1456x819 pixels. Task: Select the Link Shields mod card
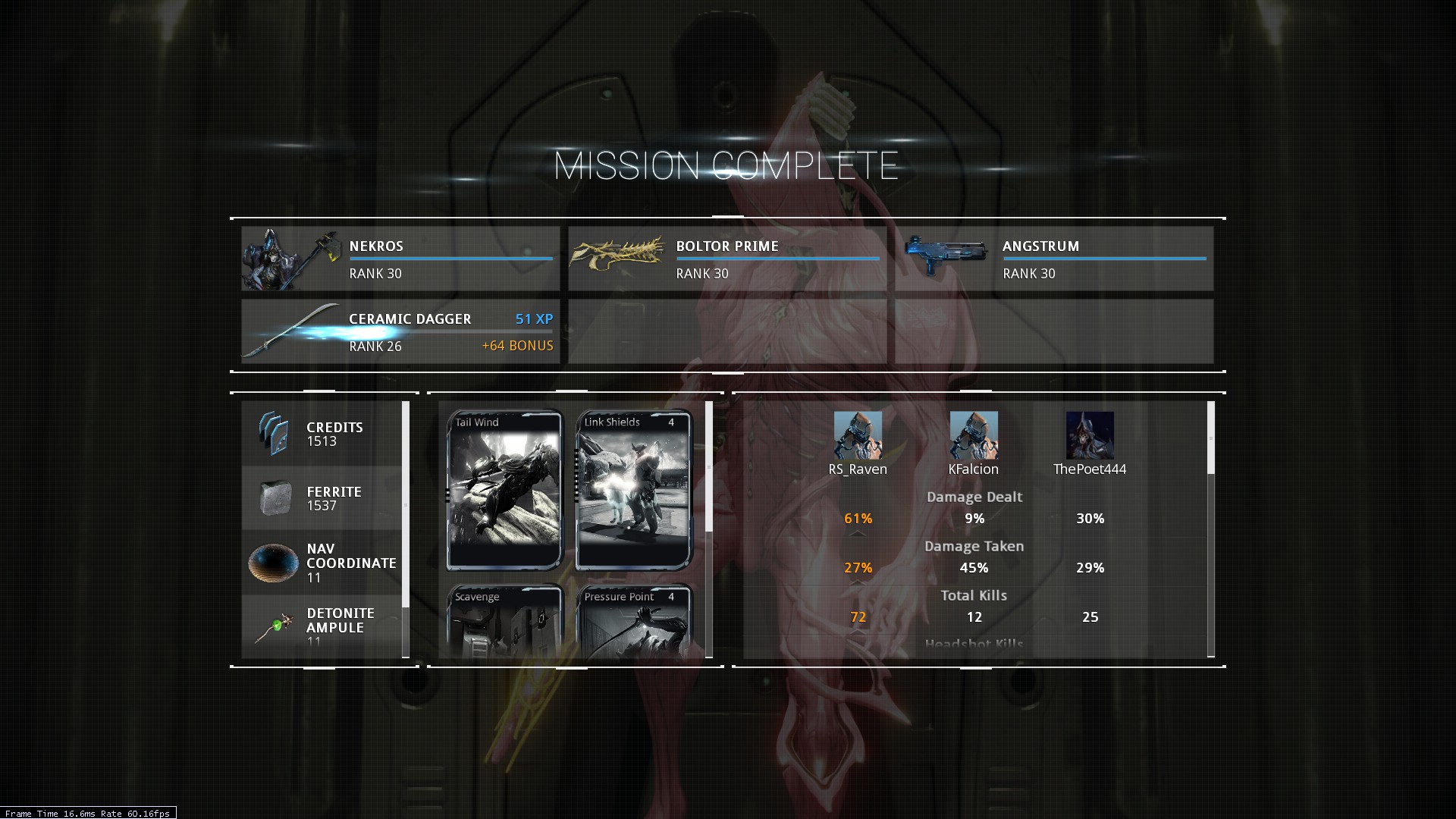[634, 490]
